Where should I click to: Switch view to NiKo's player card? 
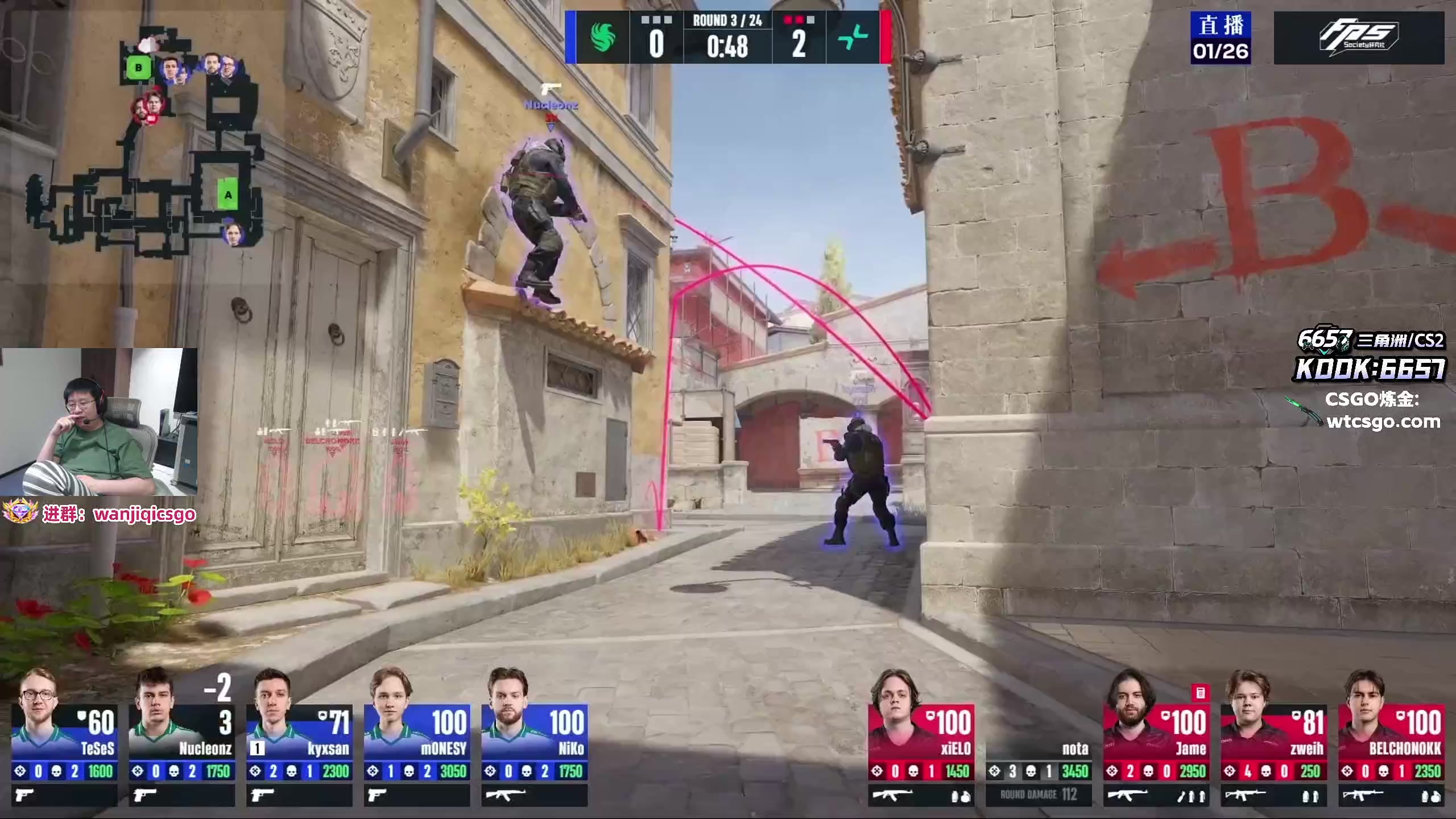click(x=534, y=739)
